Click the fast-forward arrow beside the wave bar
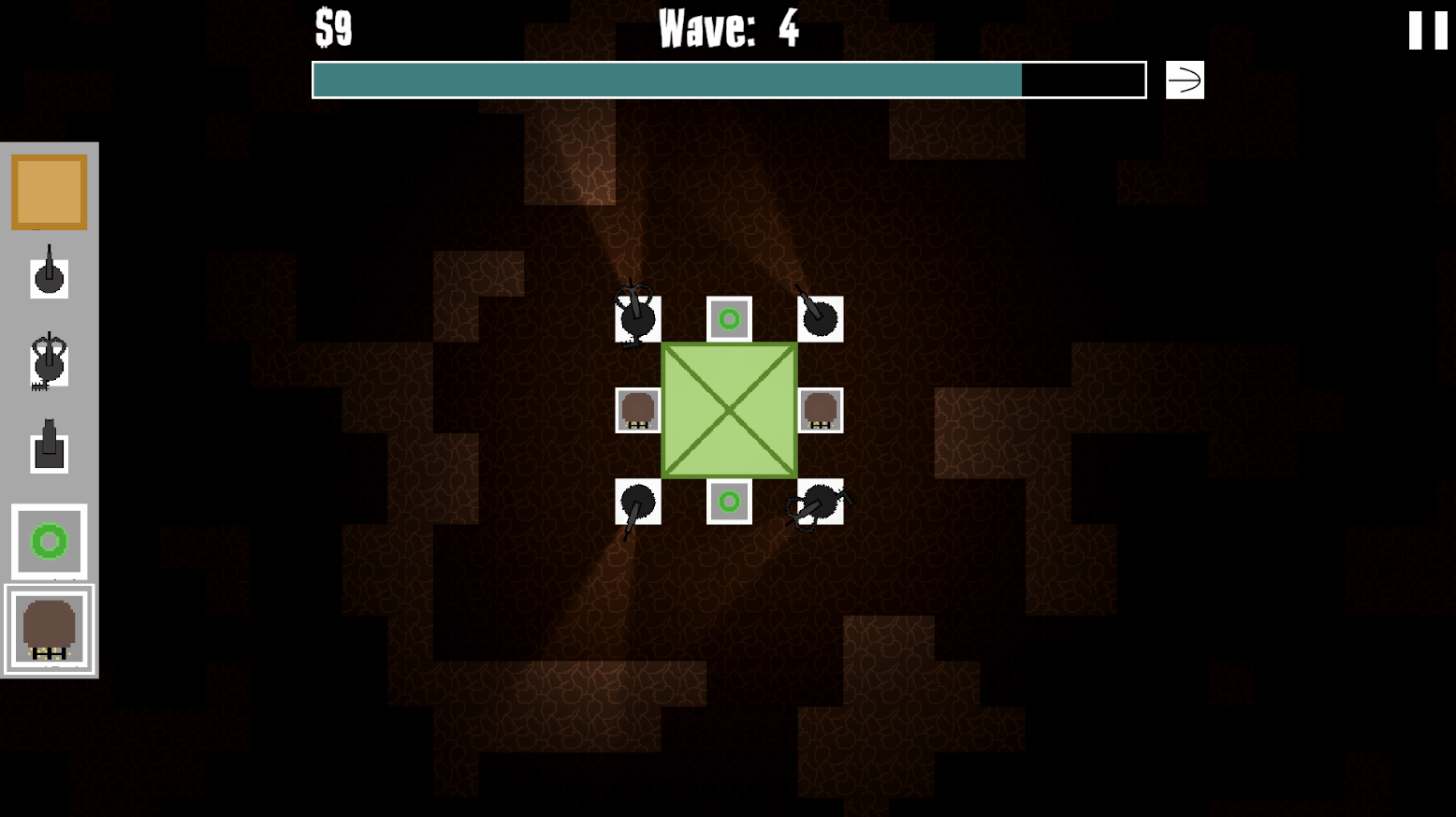Viewport: 1456px width, 817px height. point(1183,80)
